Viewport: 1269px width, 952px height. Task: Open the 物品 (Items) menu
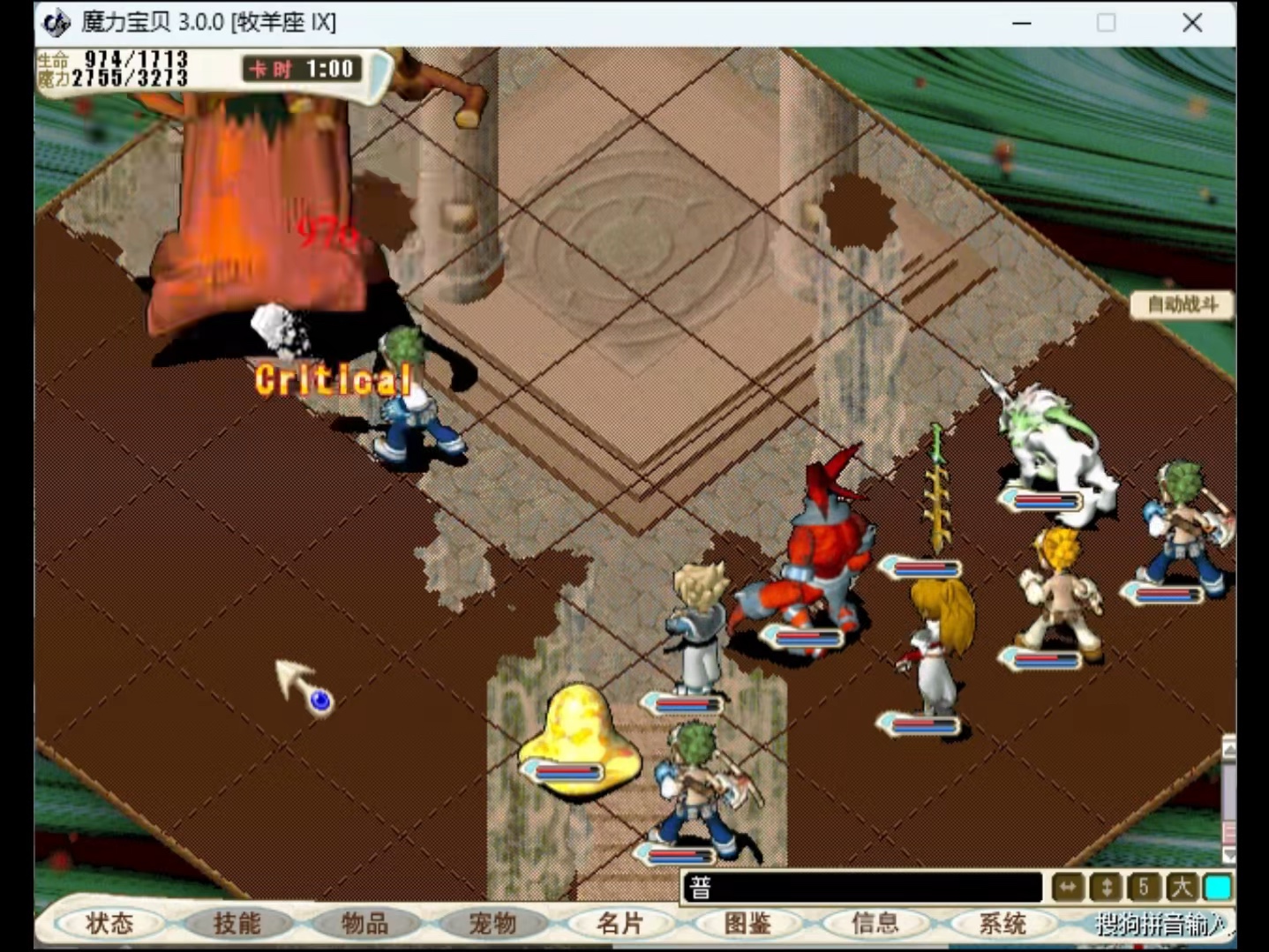click(364, 924)
